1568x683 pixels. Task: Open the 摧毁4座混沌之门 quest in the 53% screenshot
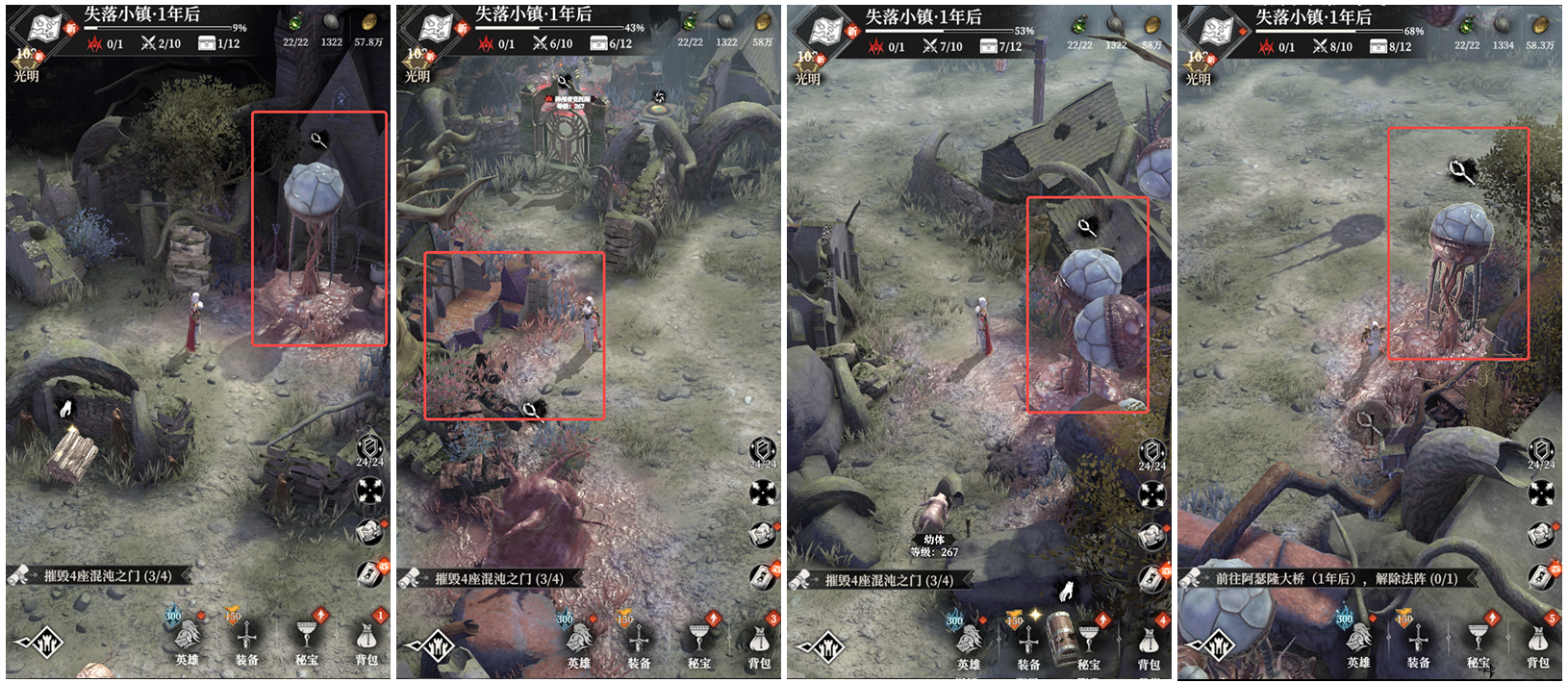point(889,580)
